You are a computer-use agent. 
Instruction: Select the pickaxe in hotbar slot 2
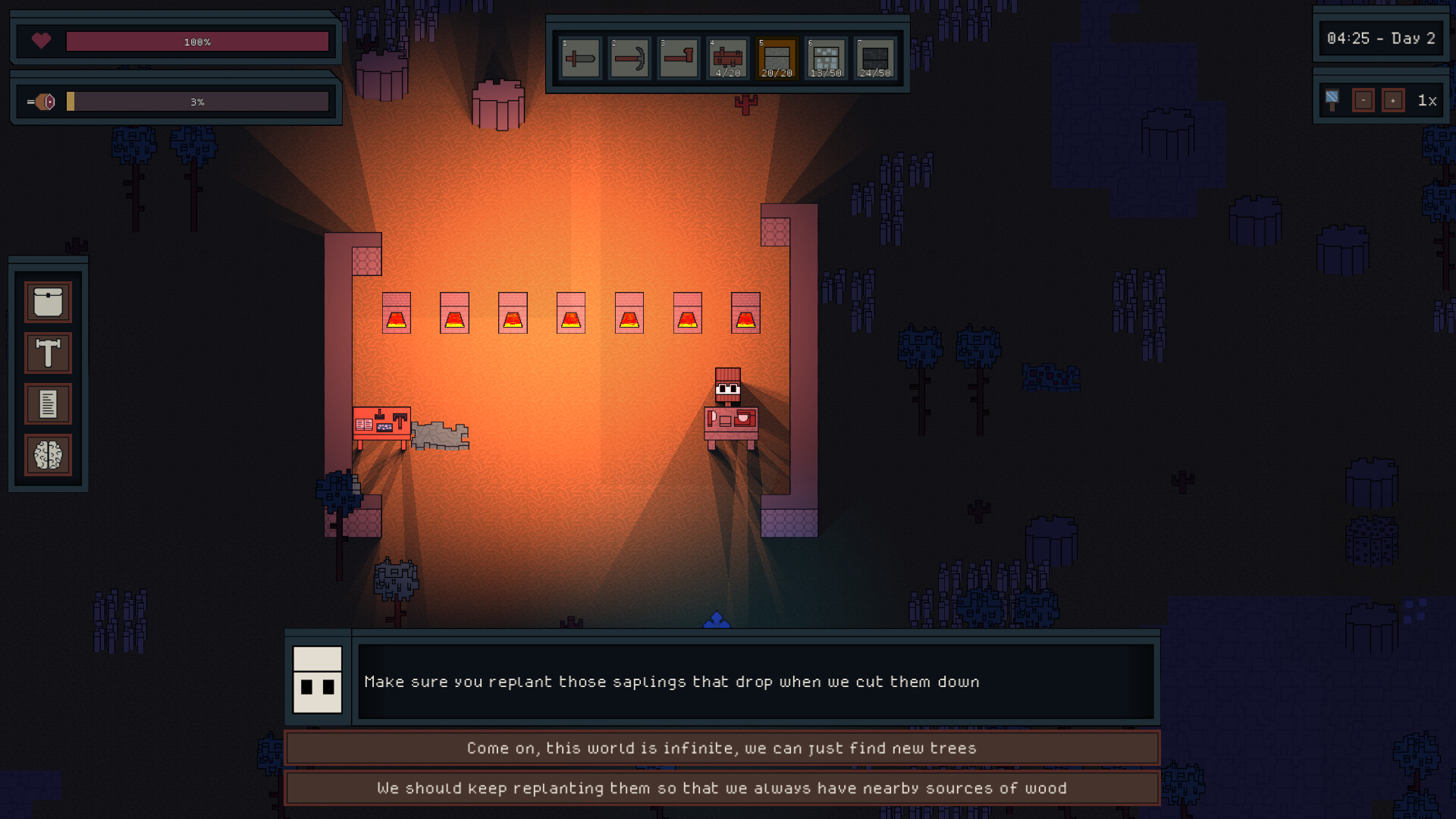click(629, 58)
